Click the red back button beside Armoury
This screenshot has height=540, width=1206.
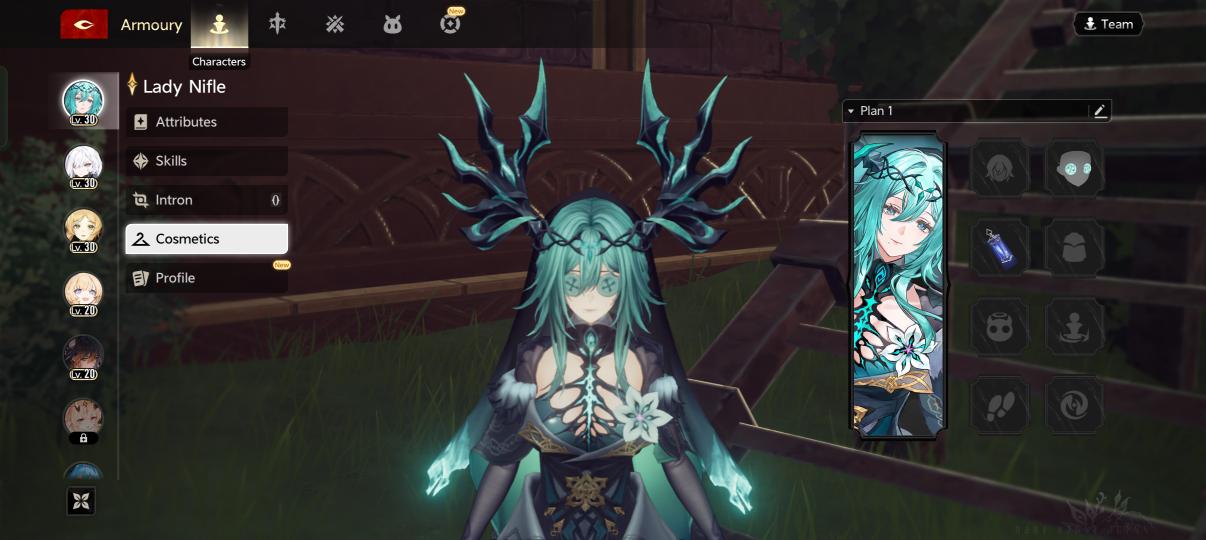[x=84, y=25]
